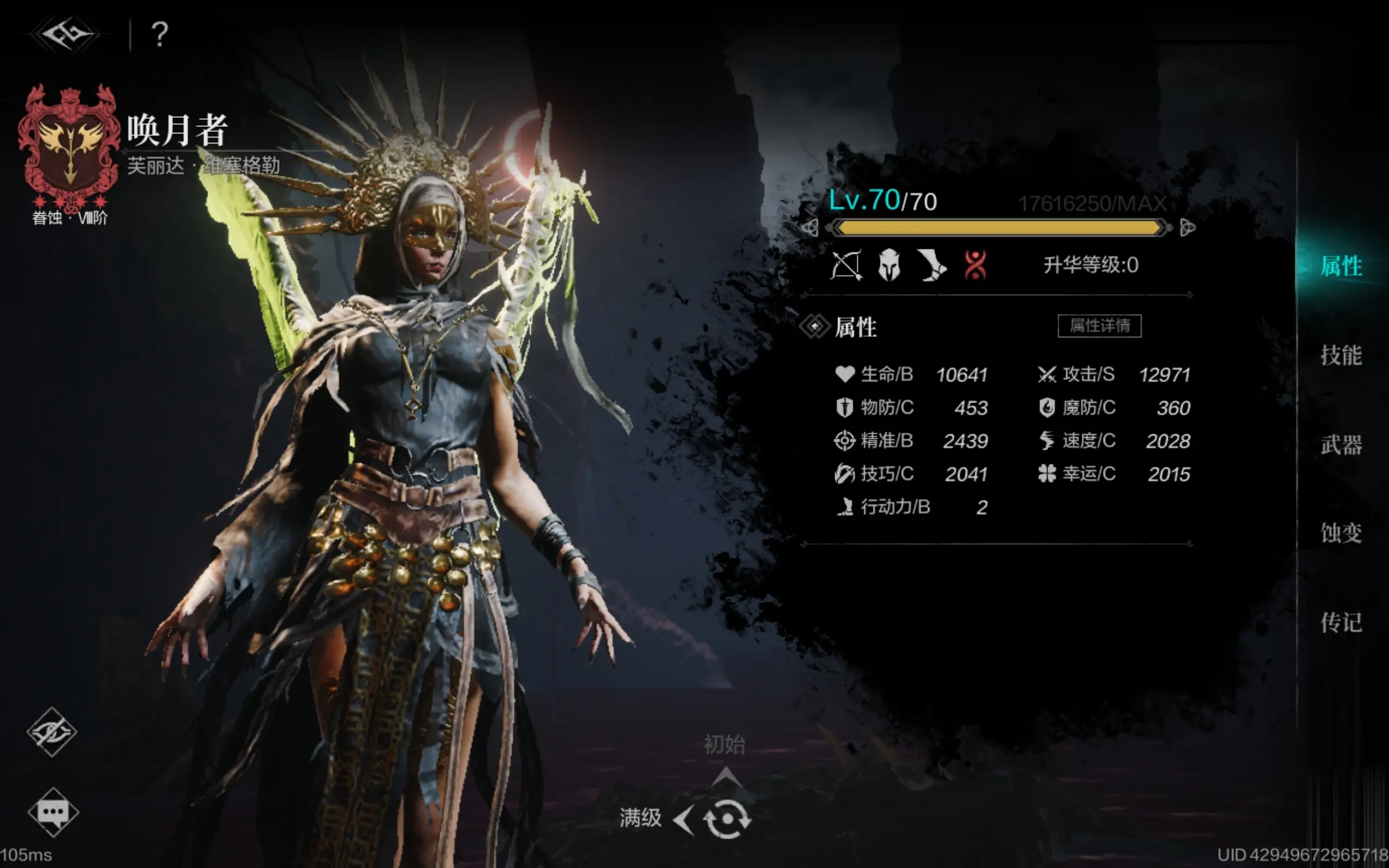Open 属性详情 attribute details
This screenshot has height=868, width=1389.
point(1099,325)
